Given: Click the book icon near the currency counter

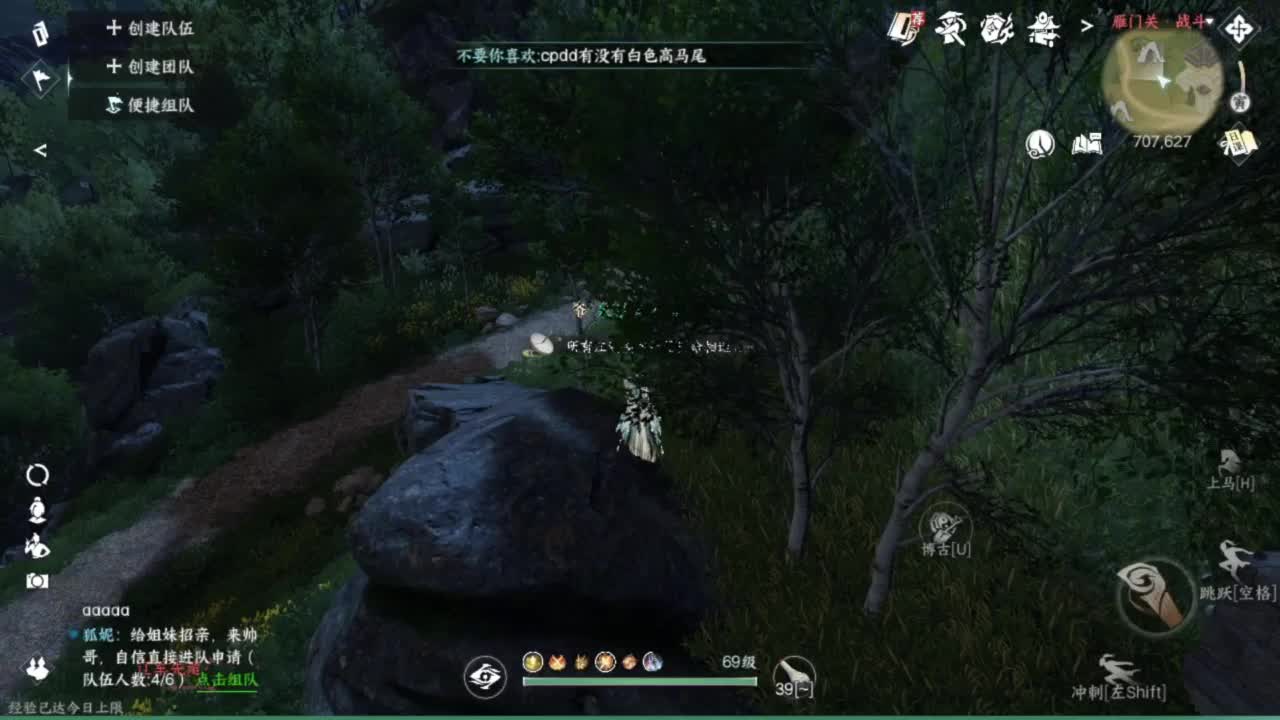Looking at the screenshot, I should (1086, 144).
